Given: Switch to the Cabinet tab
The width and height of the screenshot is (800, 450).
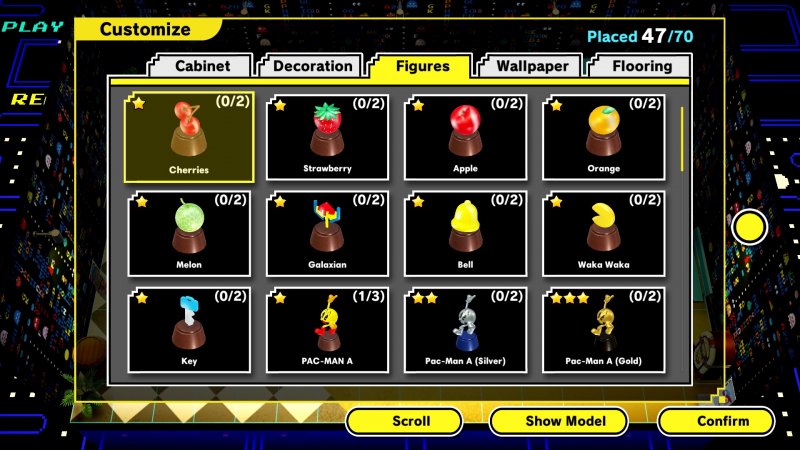Looking at the screenshot, I should (203, 66).
